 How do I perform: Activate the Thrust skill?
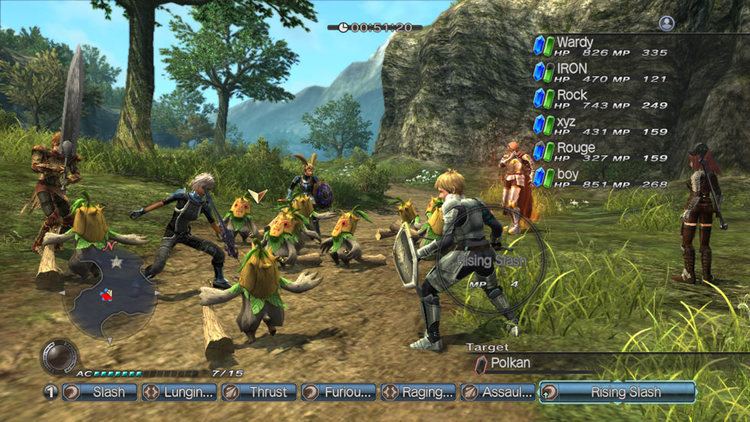(x=258, y=392)
